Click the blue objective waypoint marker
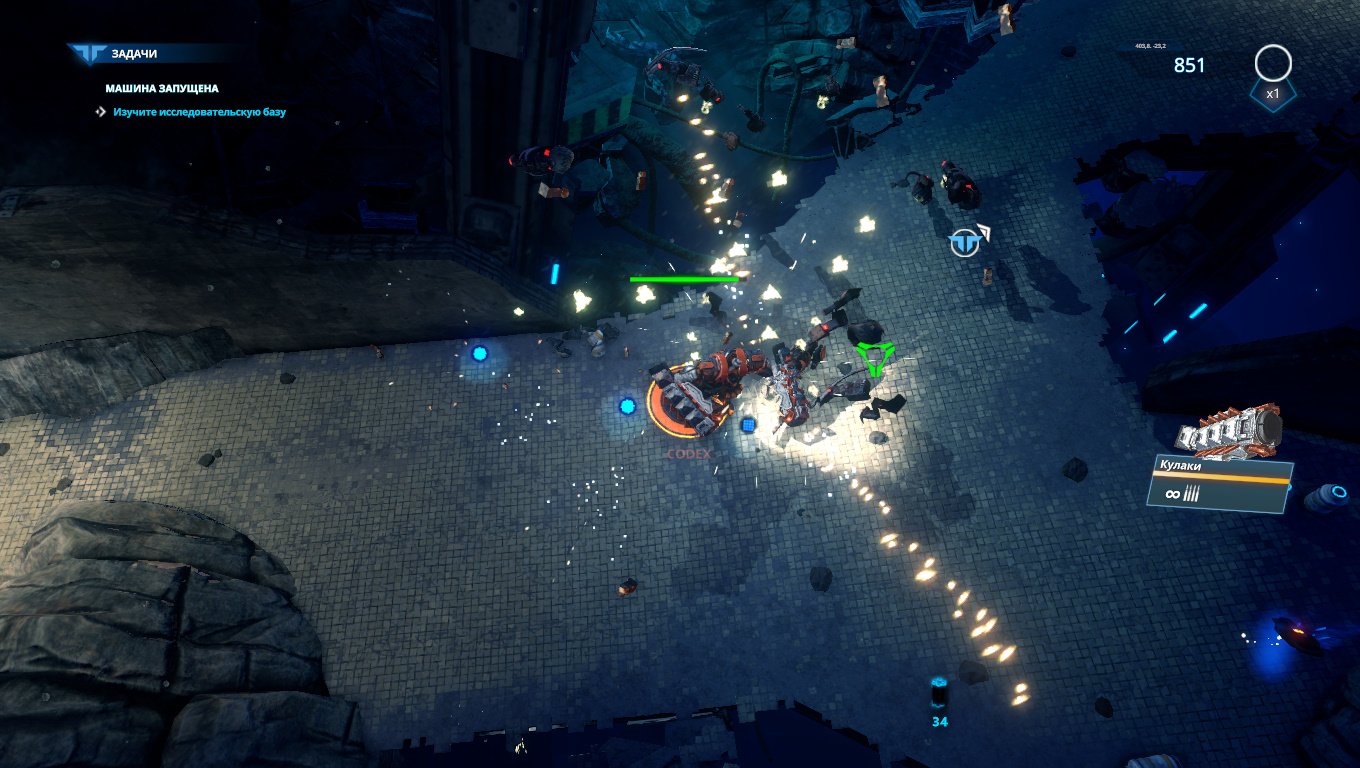 [965, 243]
